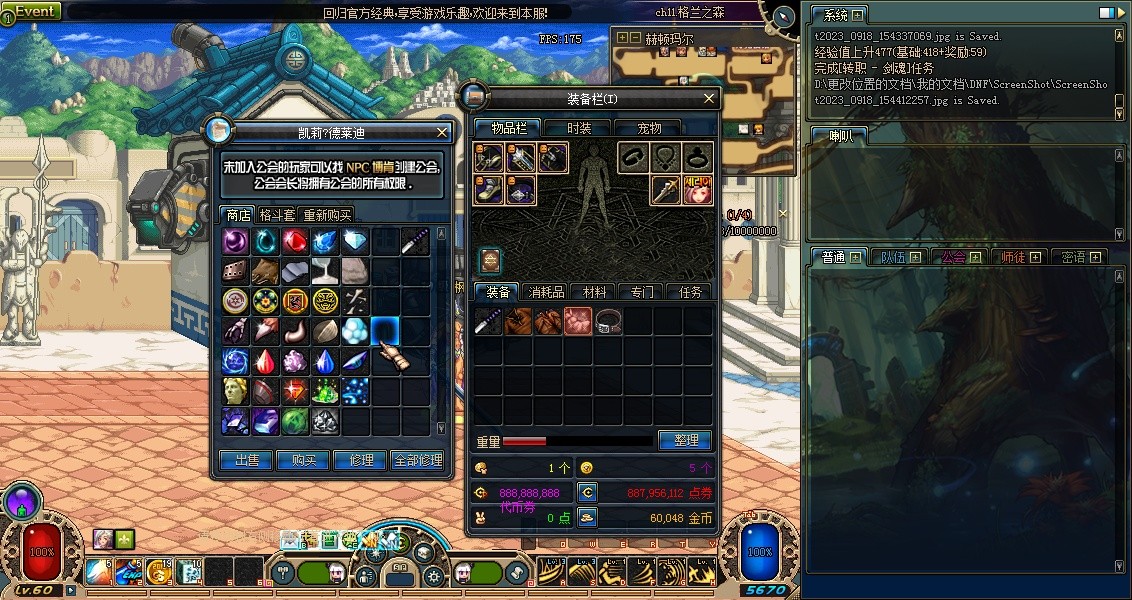The image size is (1132, 600).
Task: Open the 宠物 (Pet) tab
Action: [650, 128]
